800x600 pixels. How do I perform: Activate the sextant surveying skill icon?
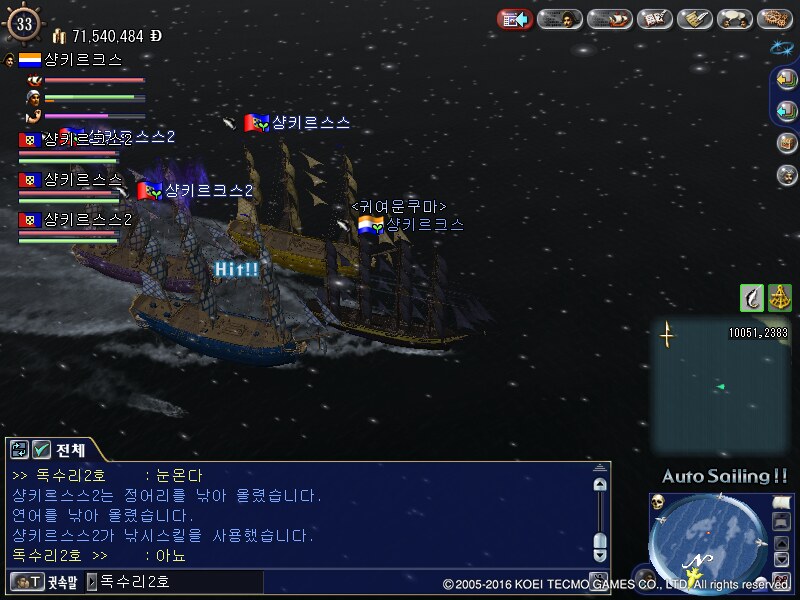click(x=779, y=297)
